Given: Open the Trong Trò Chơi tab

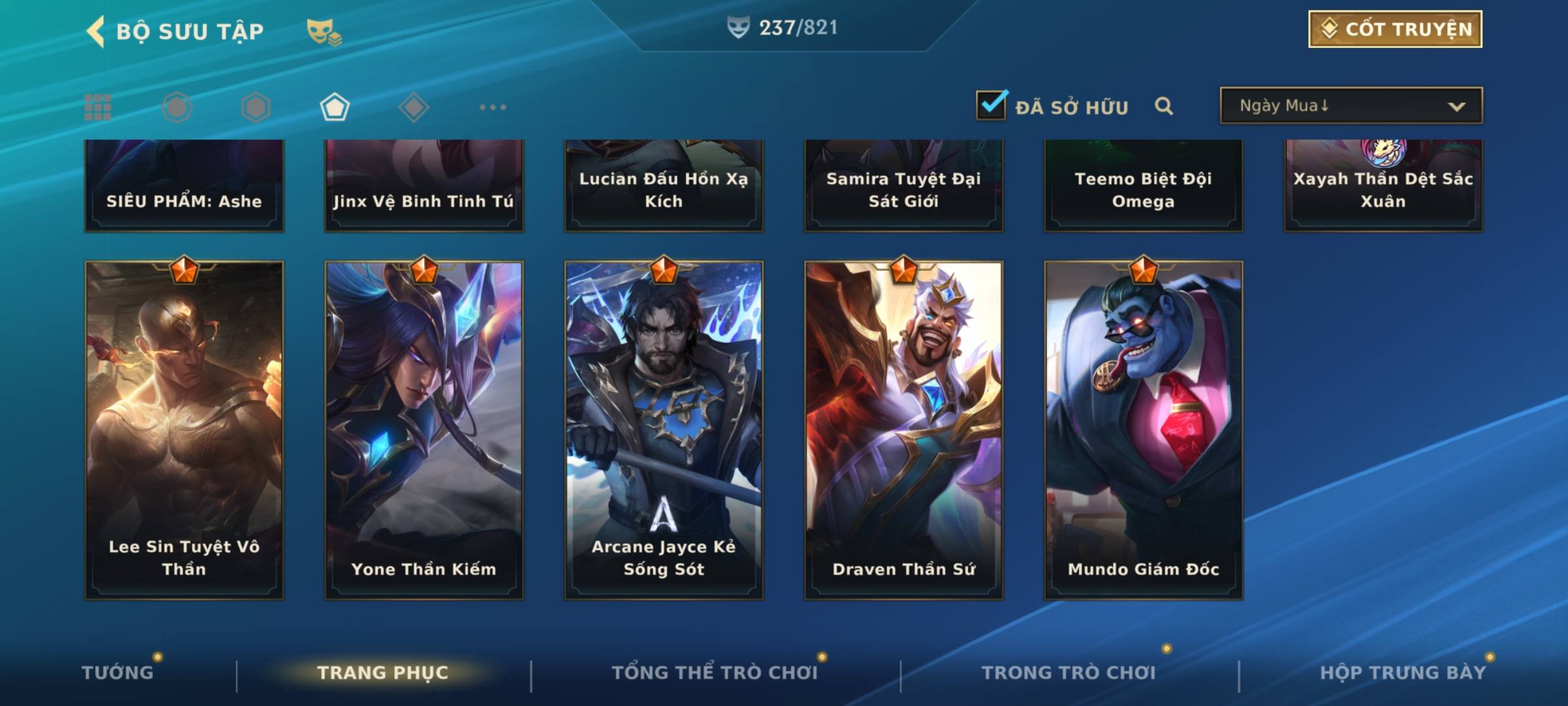Looking at the screenshot, I should click(1068, 672).
